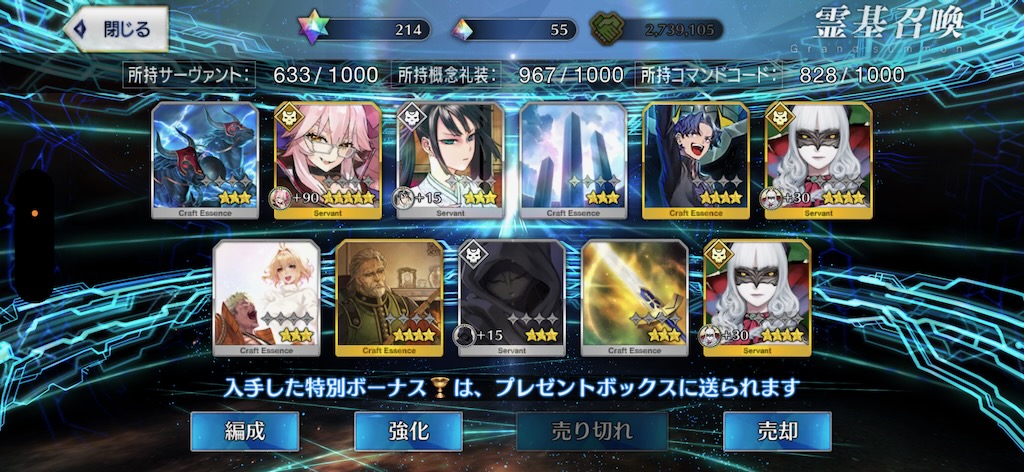
Task: Click the greyed-out 売り切れ button
Action: [592, 431]
